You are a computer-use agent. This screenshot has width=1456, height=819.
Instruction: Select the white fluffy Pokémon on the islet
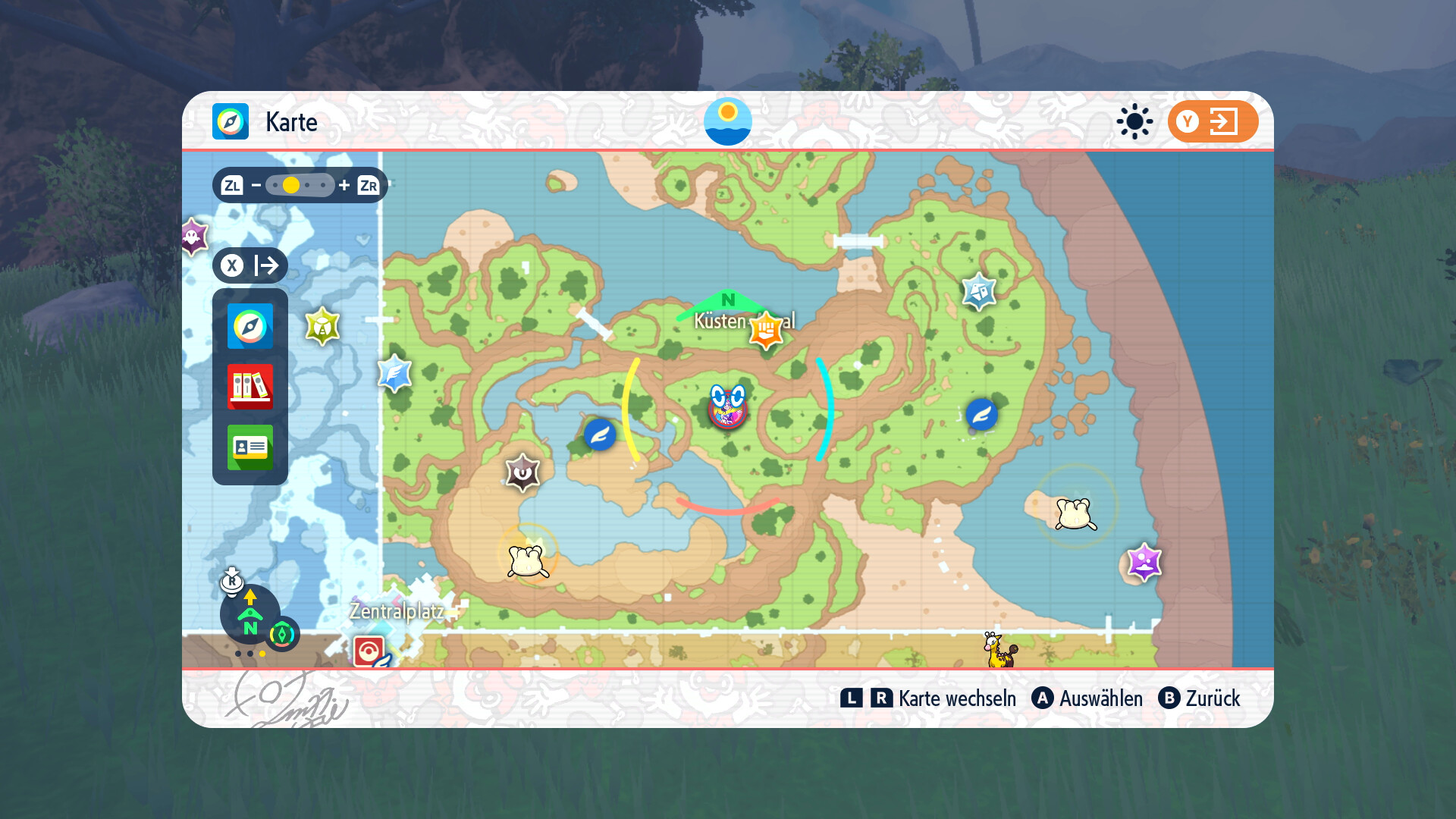click(x=1075, y=513)
